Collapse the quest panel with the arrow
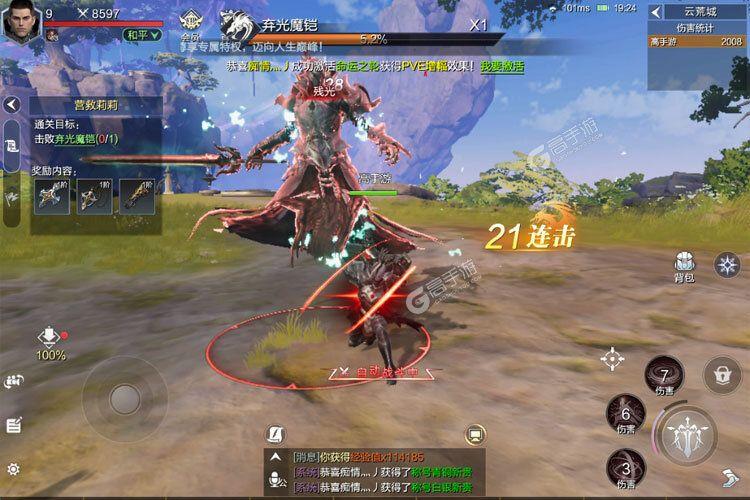This screenshot has height=500, width=750. (12, 105)
